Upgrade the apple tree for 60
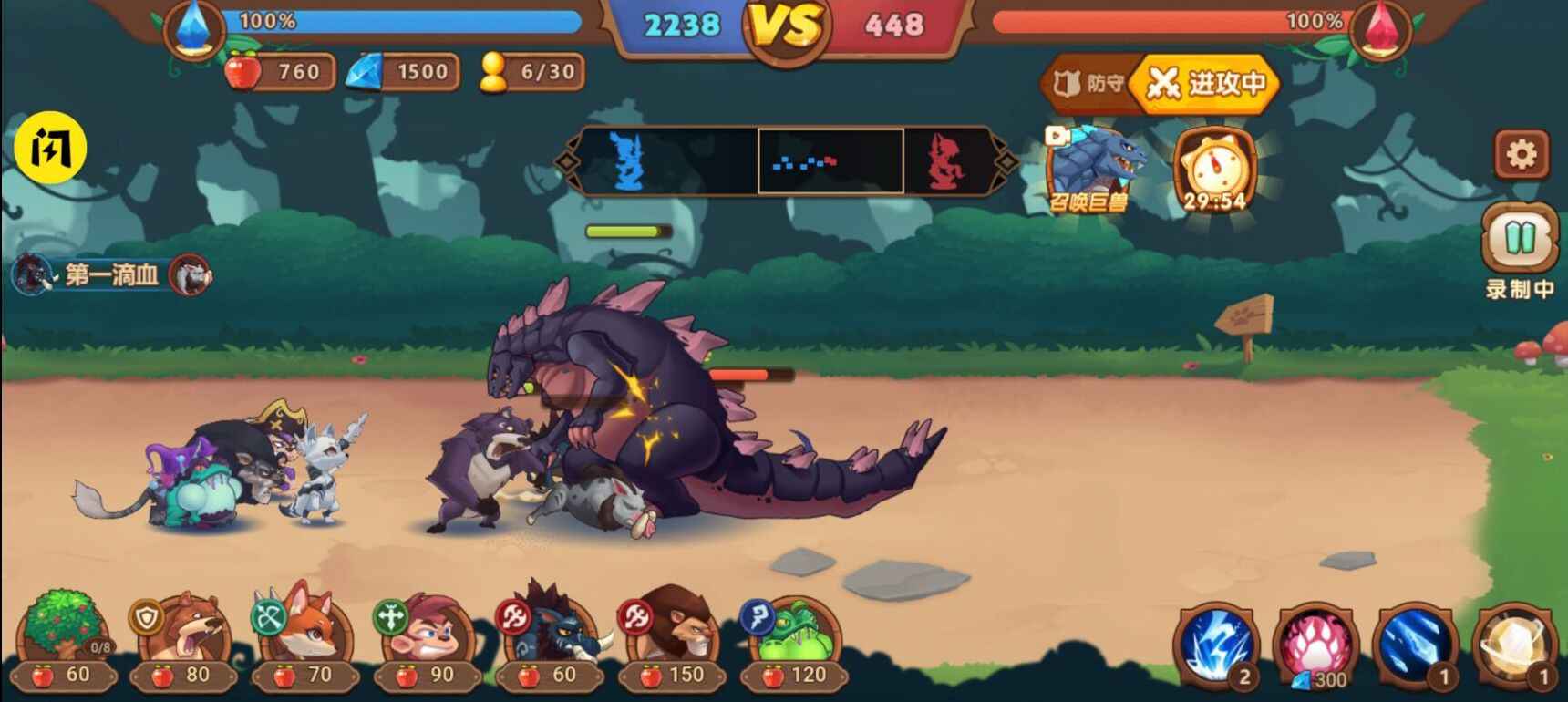1568x702 pixels. (64, 640)
